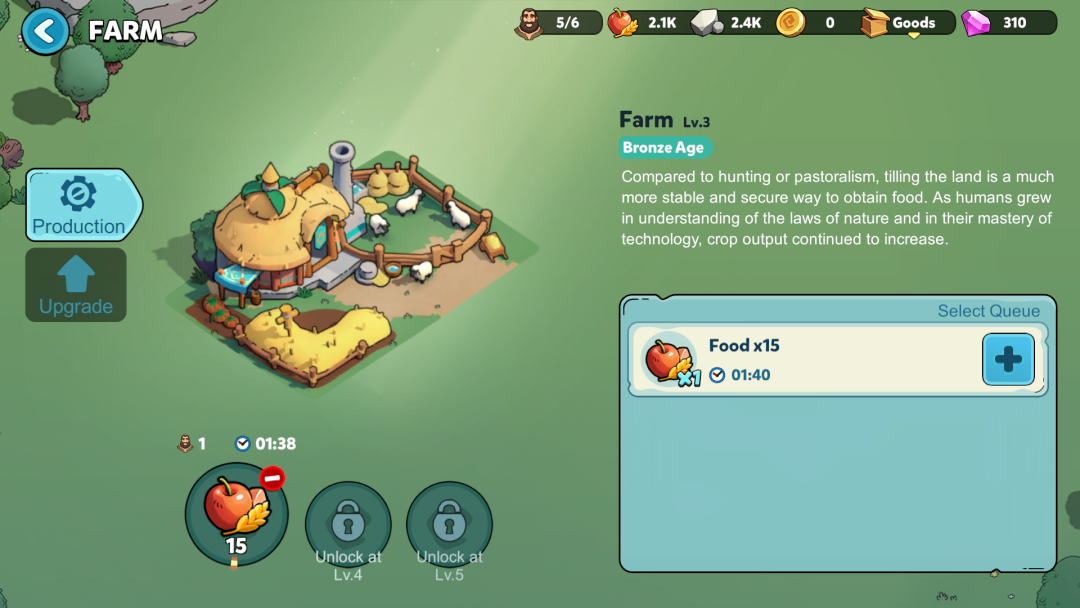Switch to the Upgrade tab
The width and height of the screenshot is (1080, 608).
tap(76, 285)
